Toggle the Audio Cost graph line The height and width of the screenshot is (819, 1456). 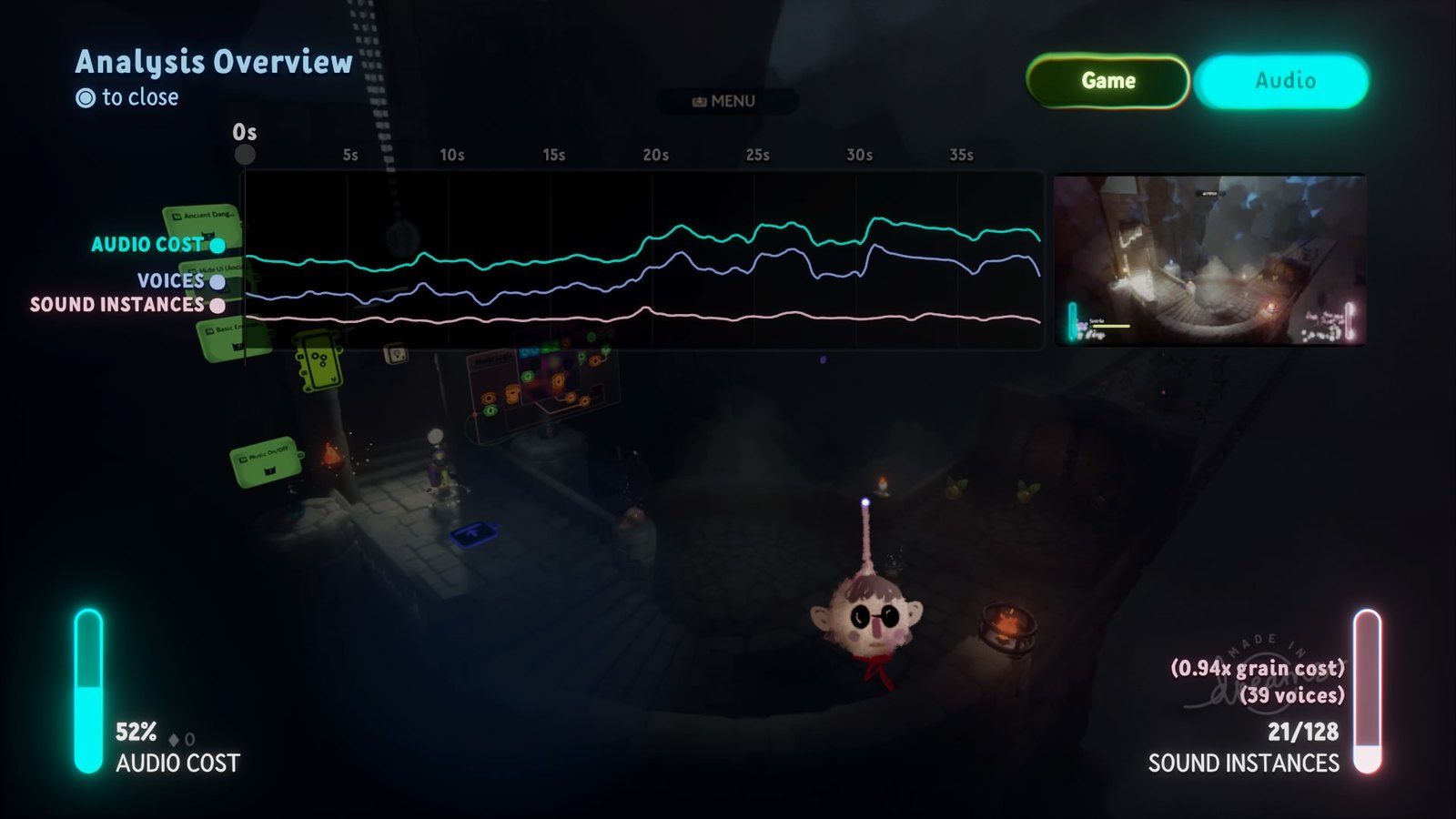217,245
